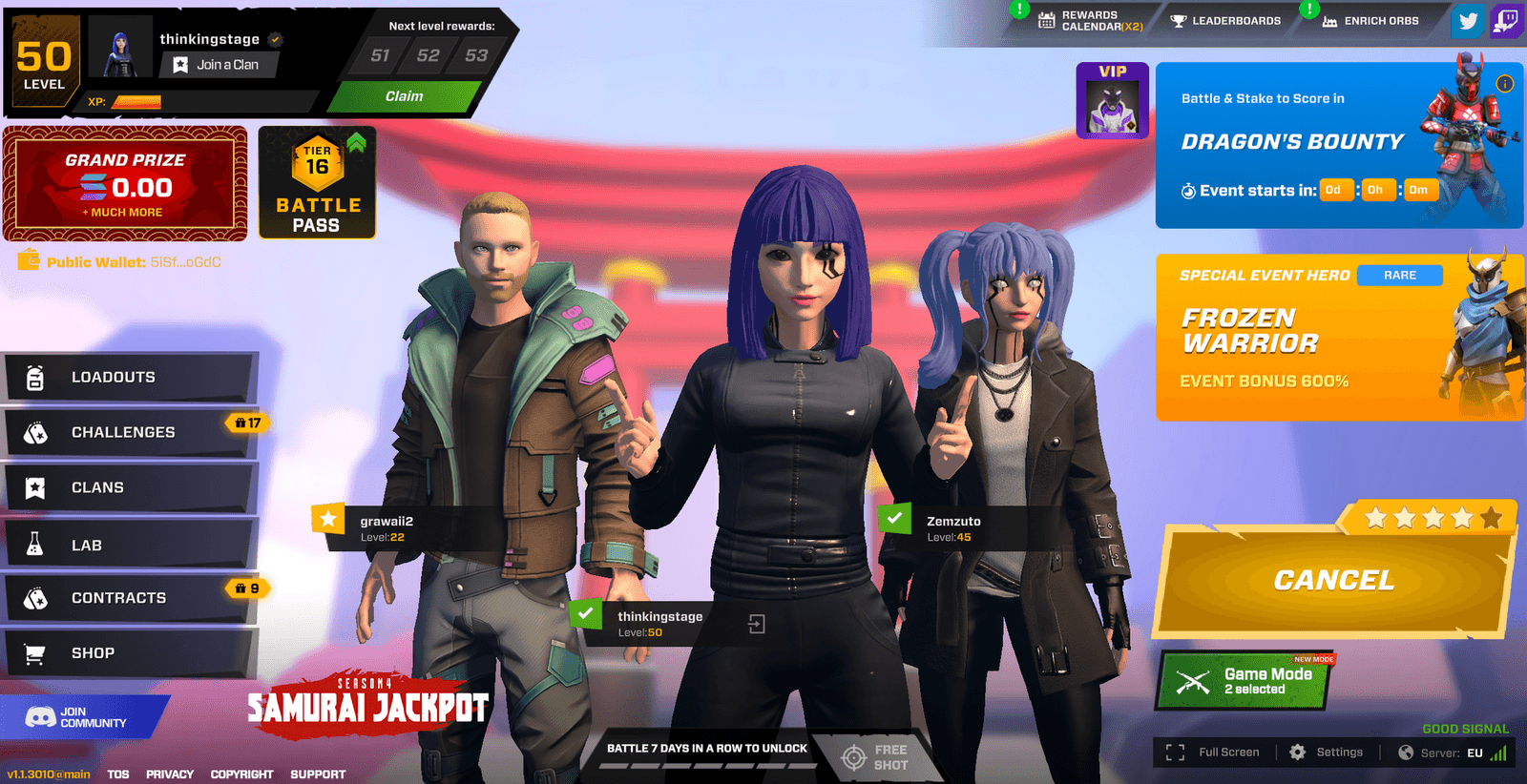Viewport: 1527px width, 784px height.
Task: Open the Contracts sidebar icon
Action: (35, 598)
